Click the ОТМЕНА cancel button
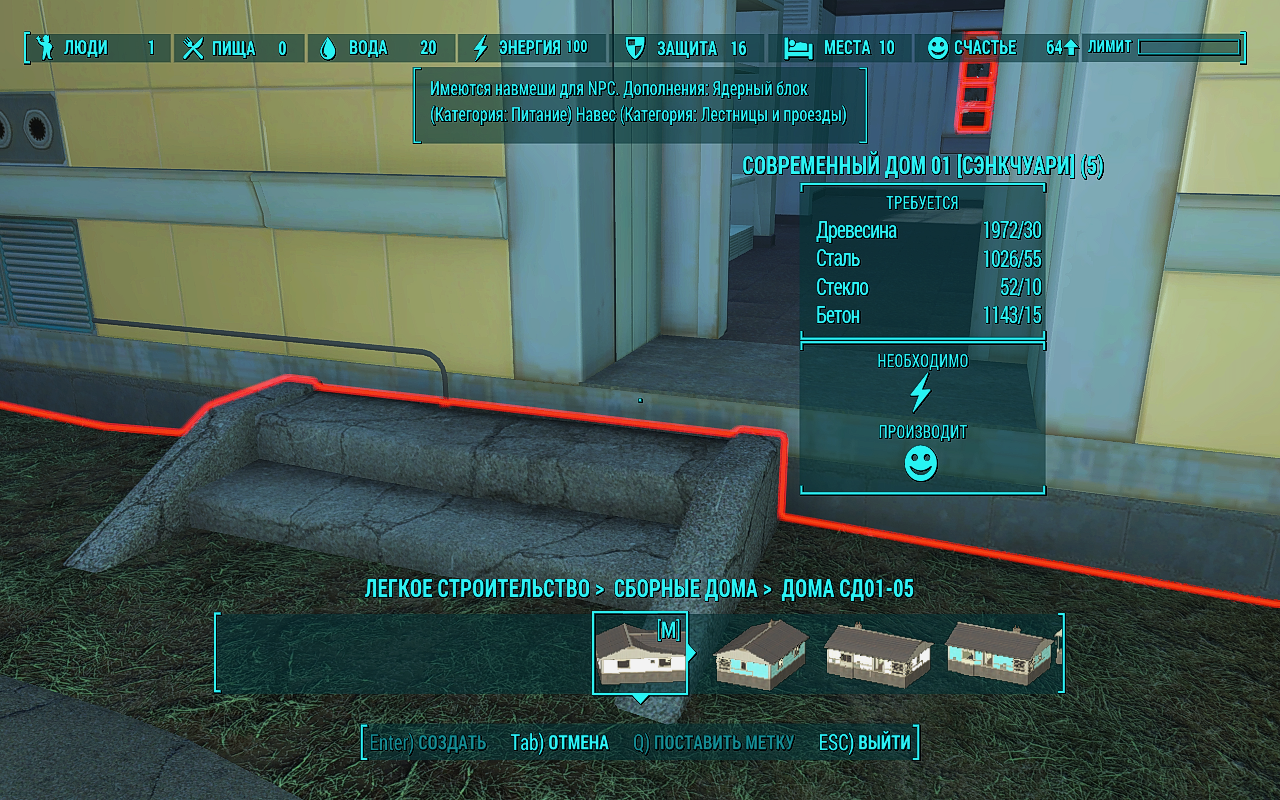Image resolution: width=1280 pixels, height=800 pixels. [560, 743]
